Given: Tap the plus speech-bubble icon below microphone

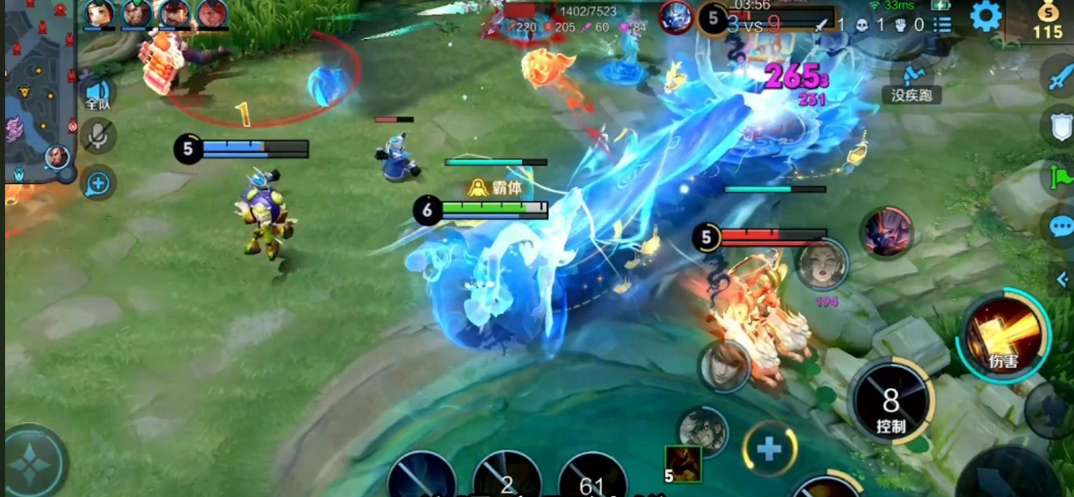Looking at the screenshot, I should [x=98, y=183].
